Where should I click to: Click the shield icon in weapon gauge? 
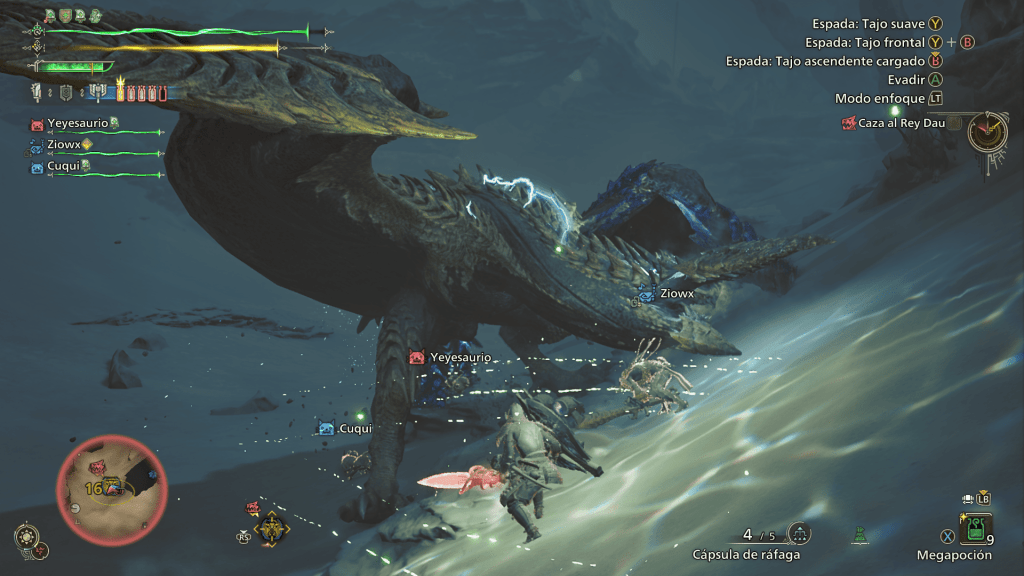[67, 93]
